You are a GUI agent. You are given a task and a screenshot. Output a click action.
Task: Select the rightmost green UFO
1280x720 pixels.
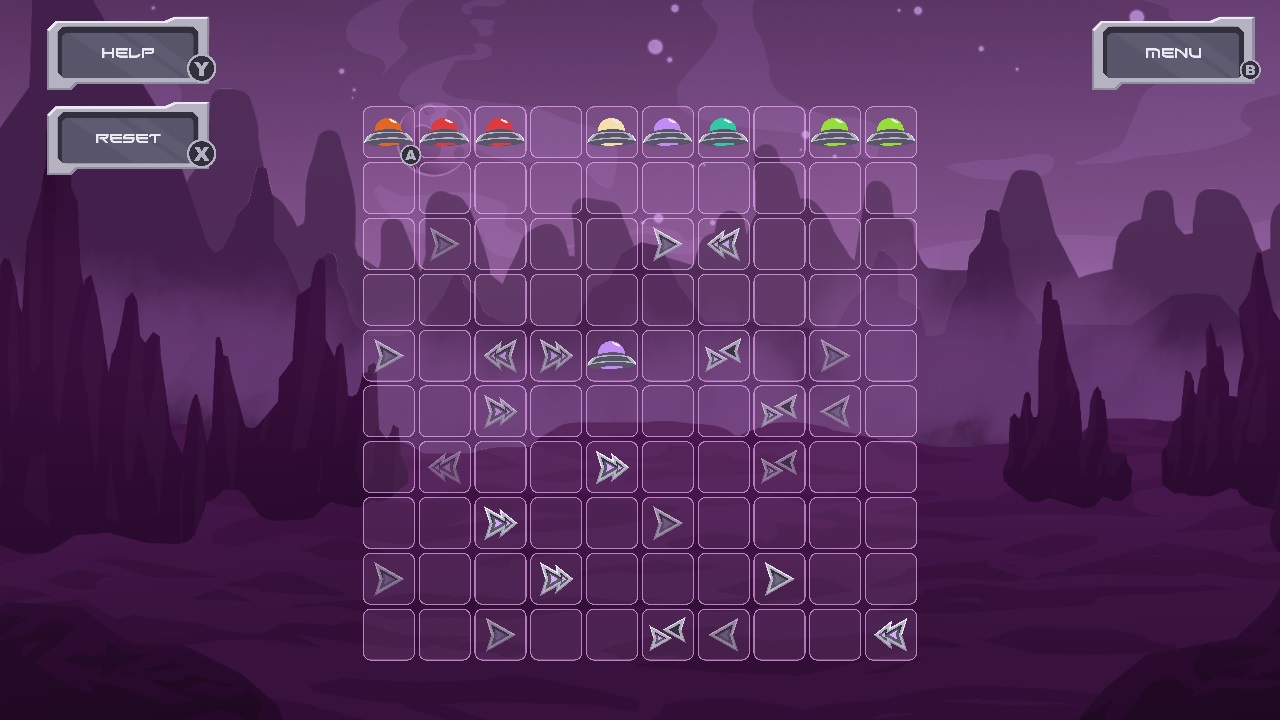click(893, 133)
